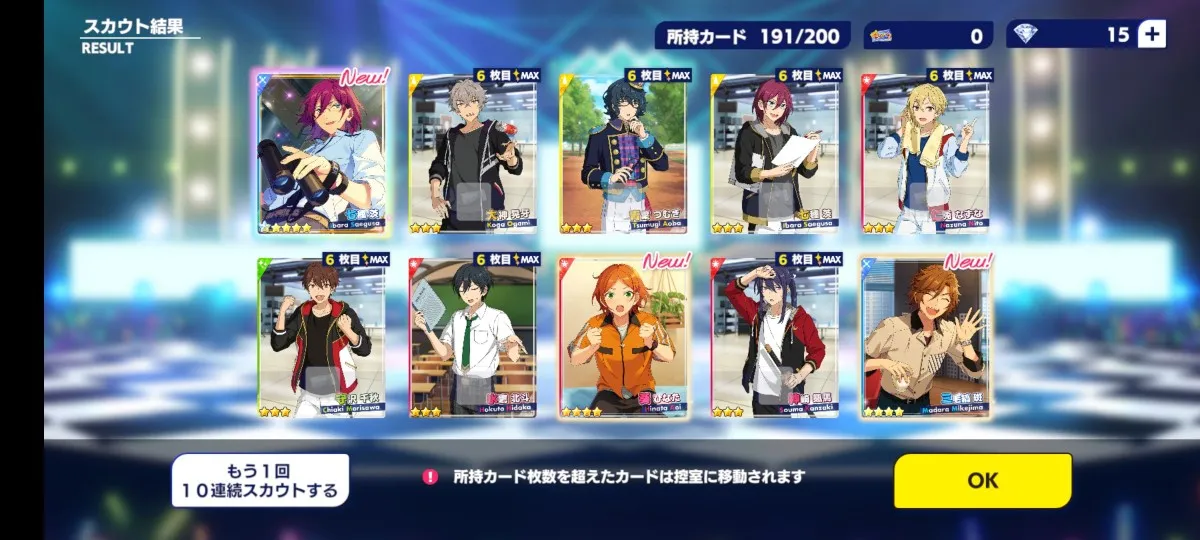This screenshot has height=540, width=1200.
Task: View the Souma Kanzaki card
Action: click(775, 337)
